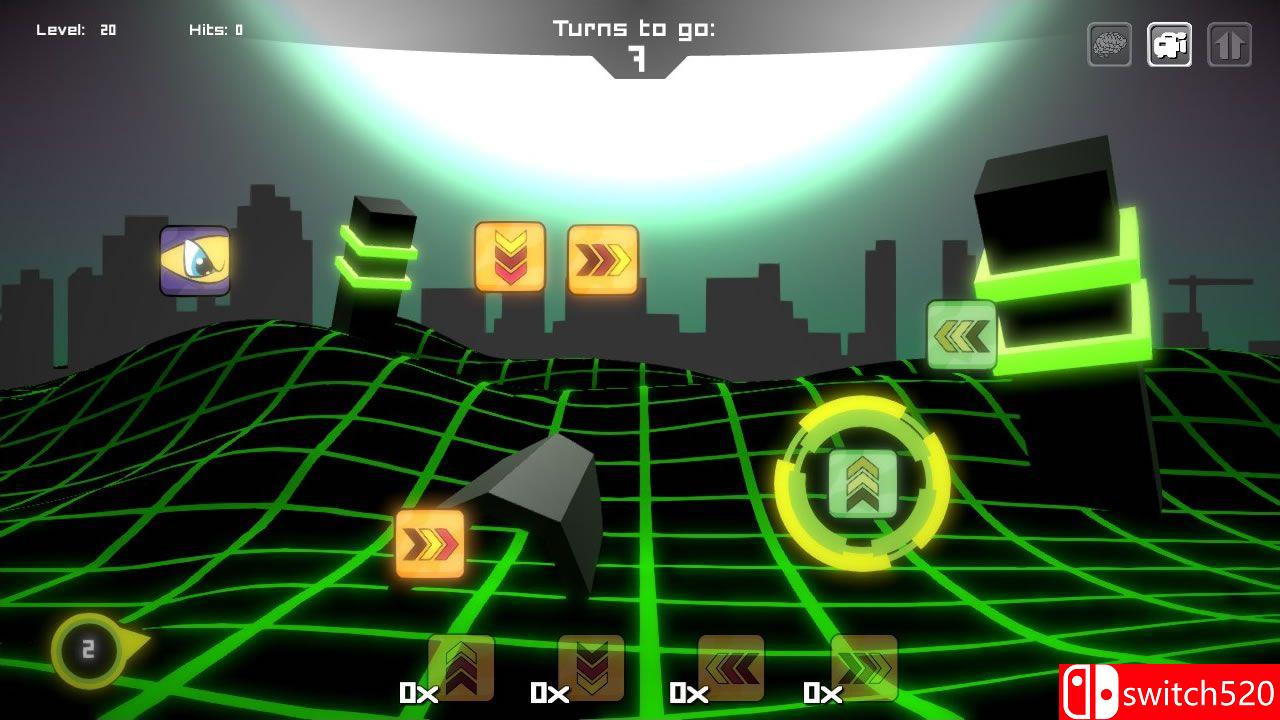Pick up the down-arrow tile near the skyline
The width and height of the screenshot is (1280, 720).
[x=509, y=258]
